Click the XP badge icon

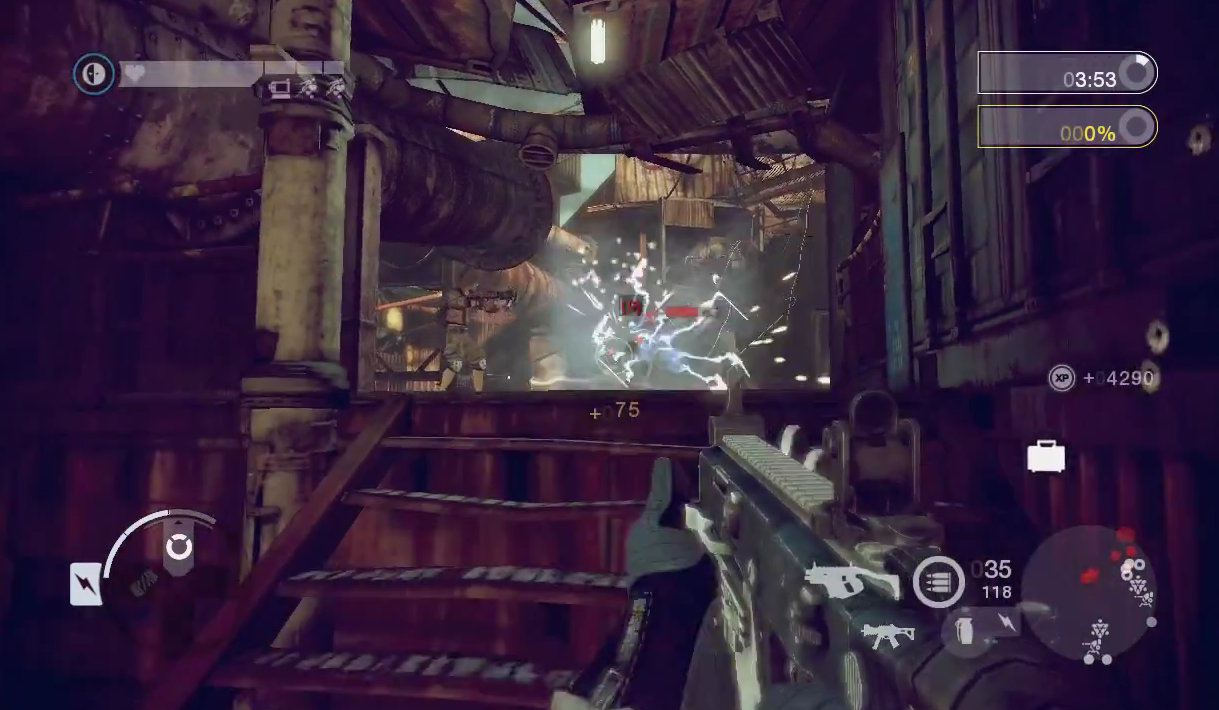point(1061,378)
